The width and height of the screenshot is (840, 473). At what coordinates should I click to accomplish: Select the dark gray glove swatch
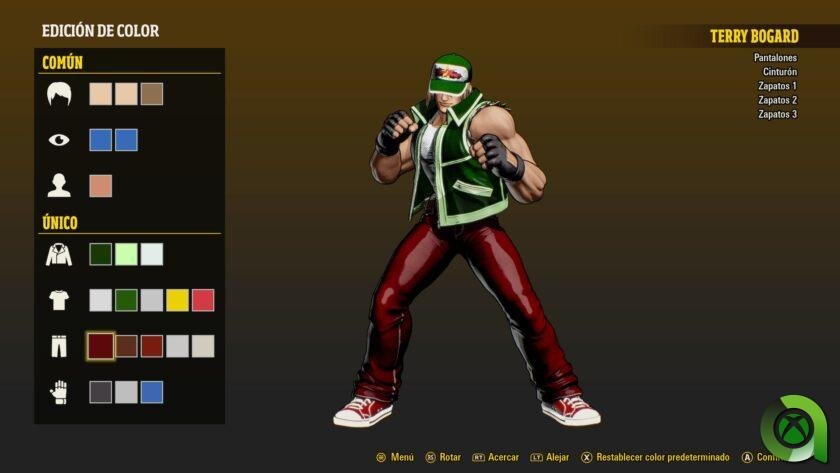(x=100, y=392)
